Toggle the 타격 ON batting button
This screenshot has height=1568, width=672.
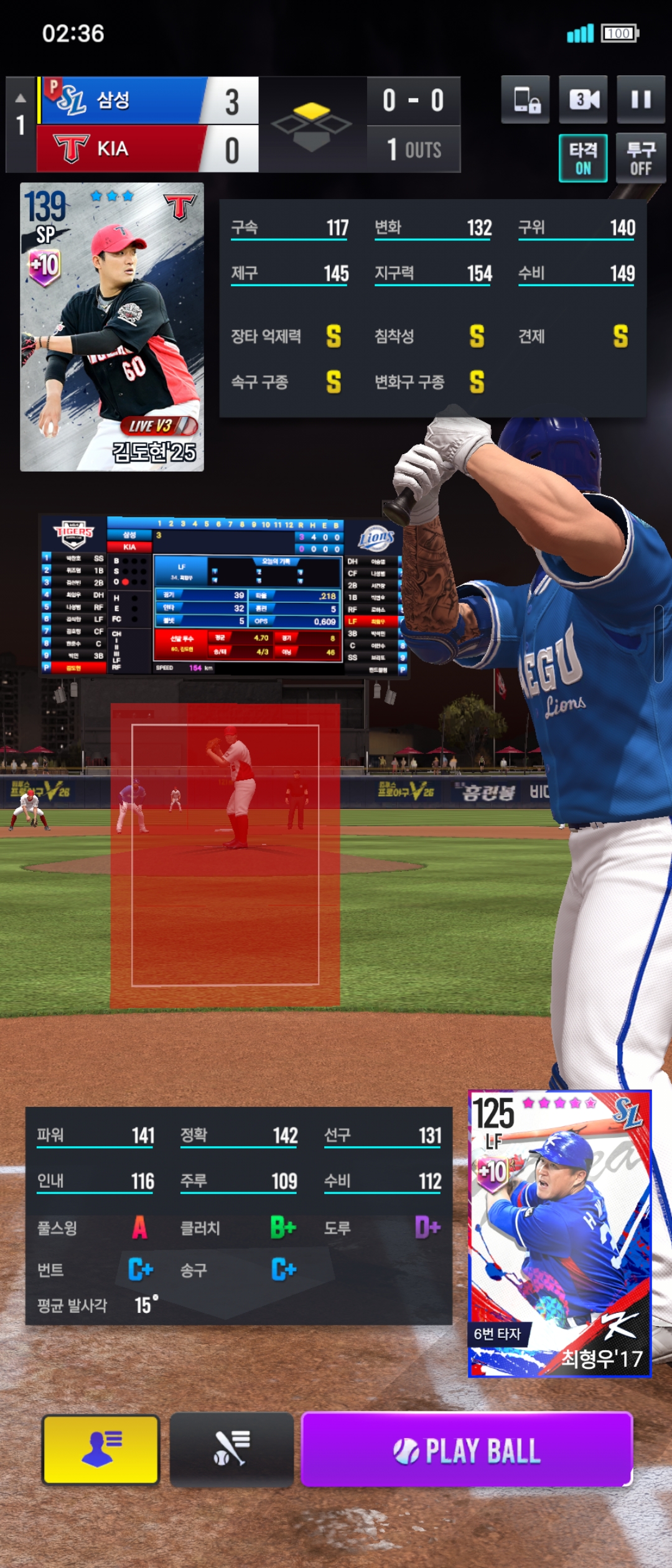click(x=583, y=158)
